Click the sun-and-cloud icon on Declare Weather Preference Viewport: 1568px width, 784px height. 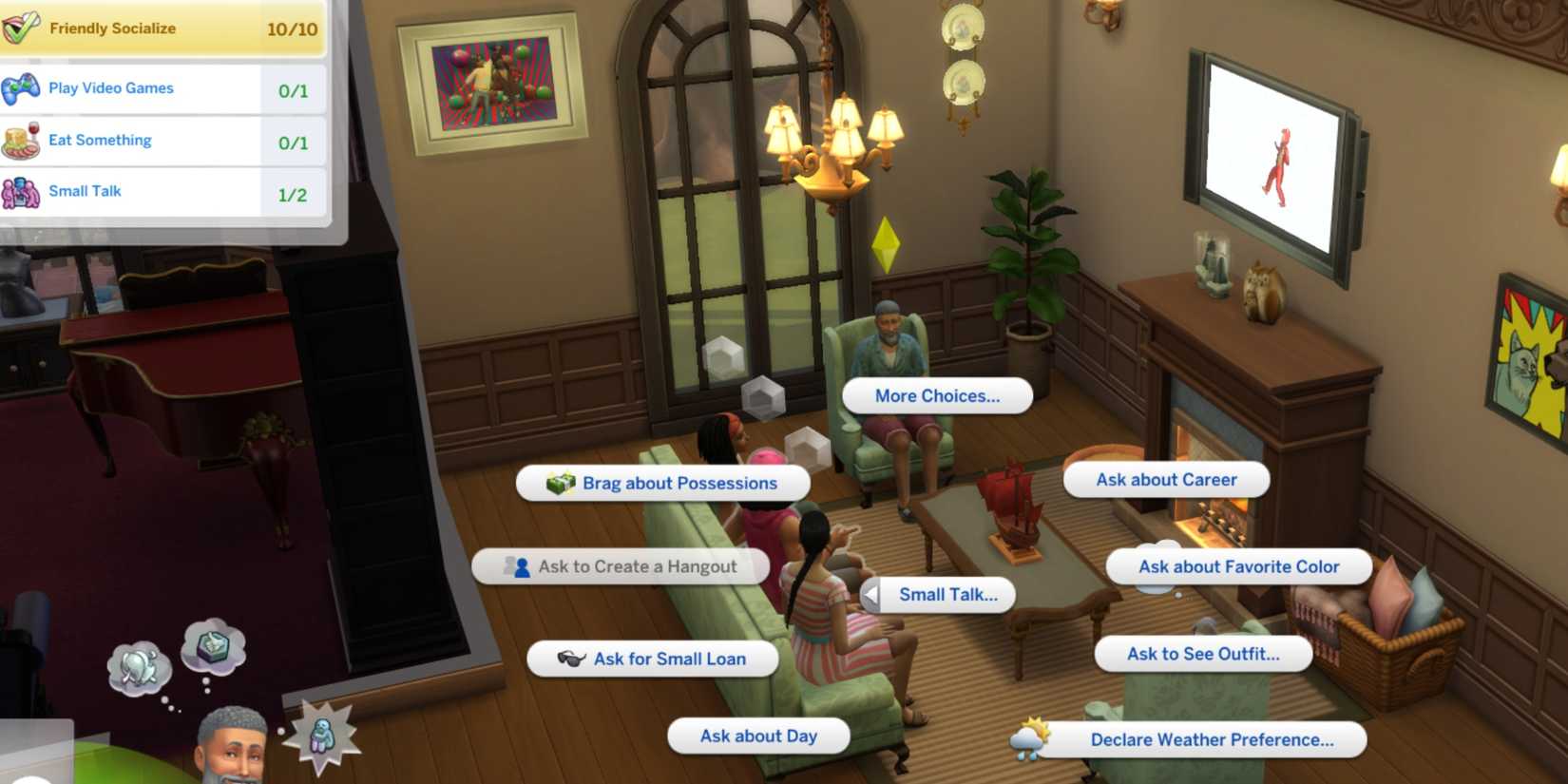pyautogui.click(x=1029, y=739)
